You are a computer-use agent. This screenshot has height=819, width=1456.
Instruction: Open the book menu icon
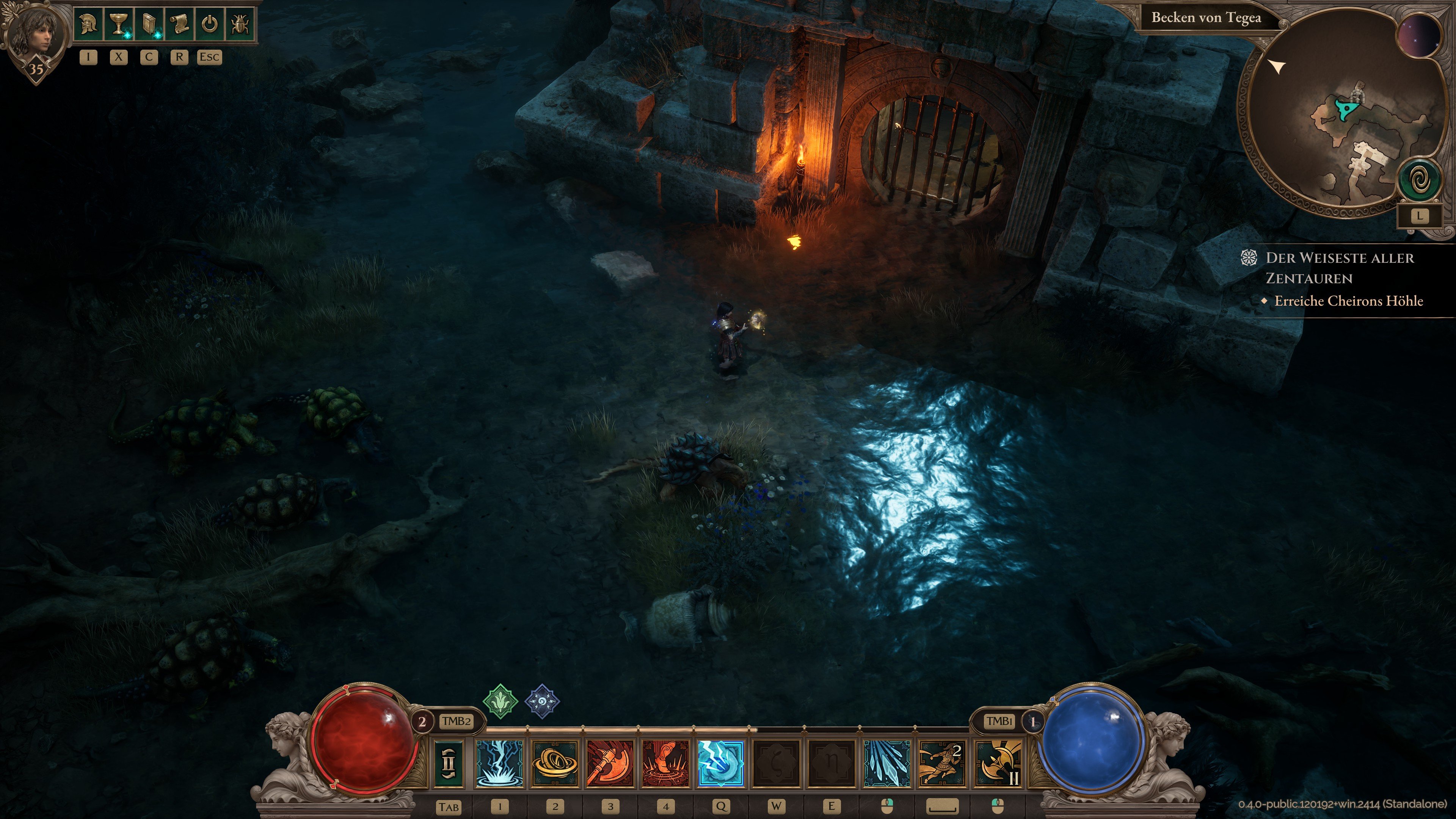pos(149,24)
